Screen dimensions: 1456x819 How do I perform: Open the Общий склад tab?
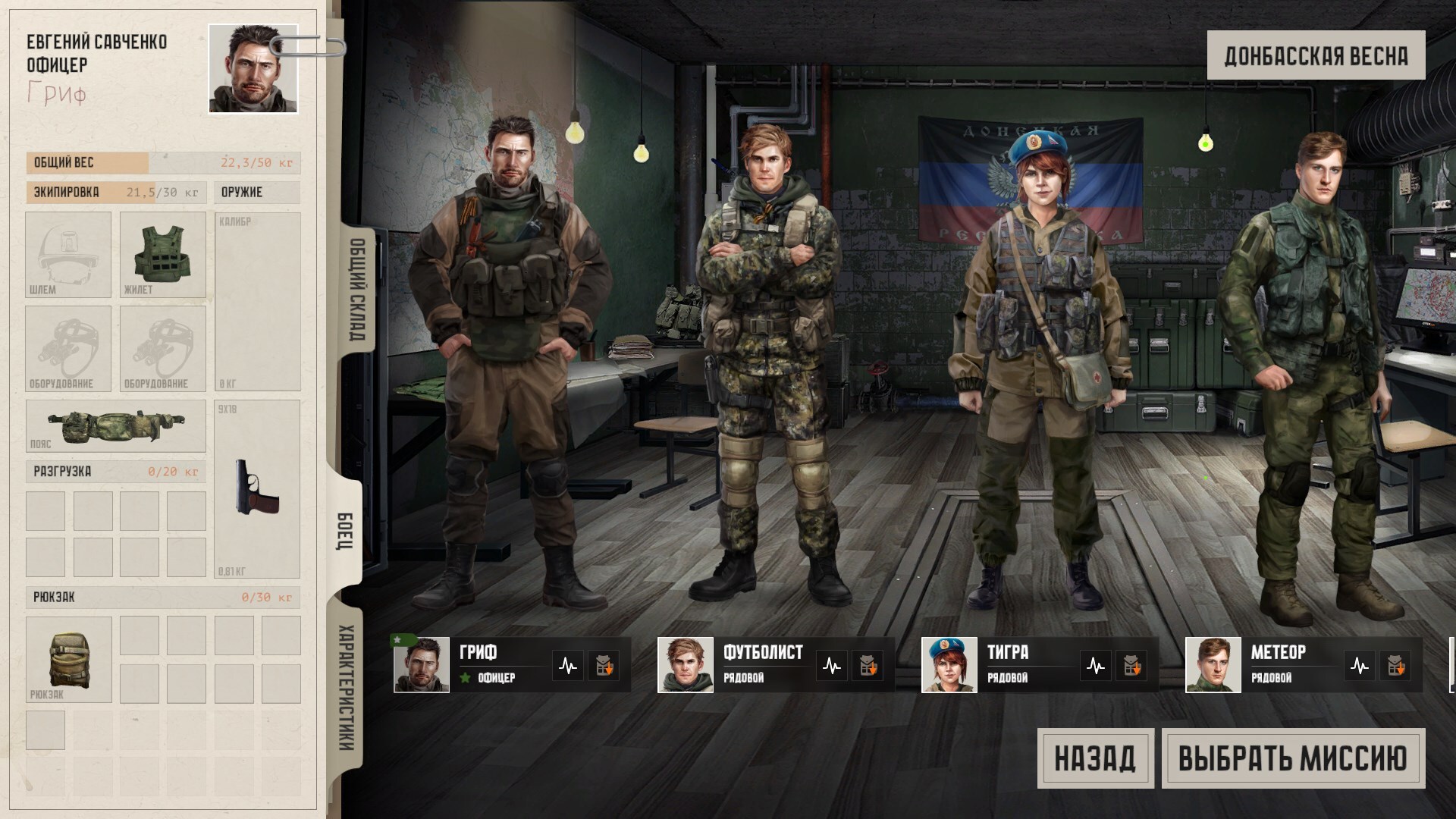point(357,290)
